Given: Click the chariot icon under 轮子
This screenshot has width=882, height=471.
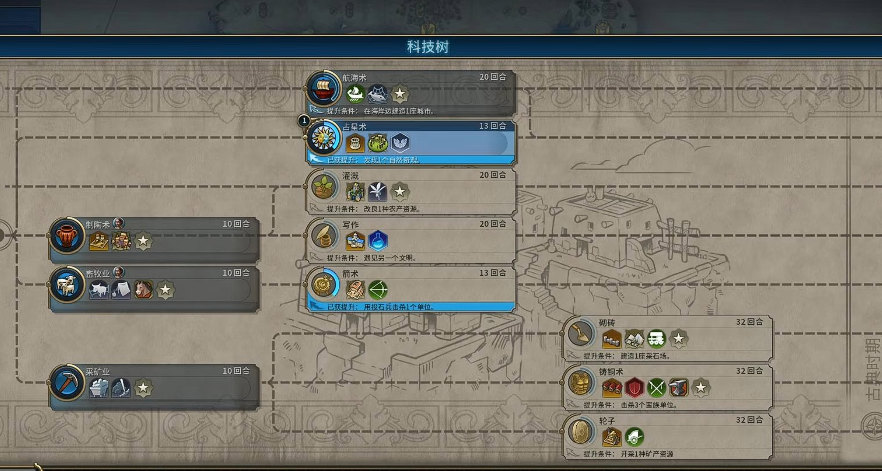Looking at the screenshot, I should [633, 437].
